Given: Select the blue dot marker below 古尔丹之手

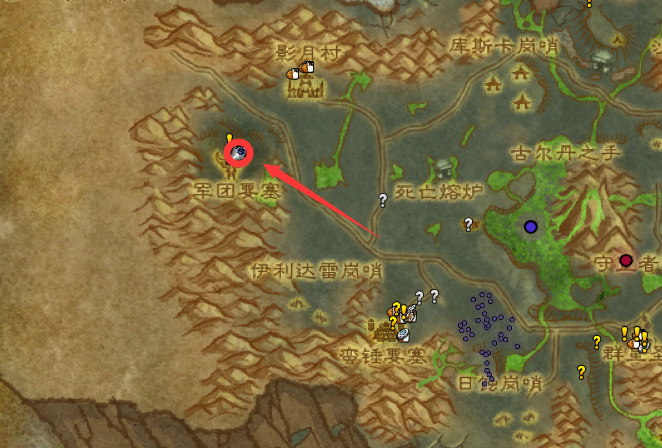Looking at the screenshot, I should pos(530,227).
